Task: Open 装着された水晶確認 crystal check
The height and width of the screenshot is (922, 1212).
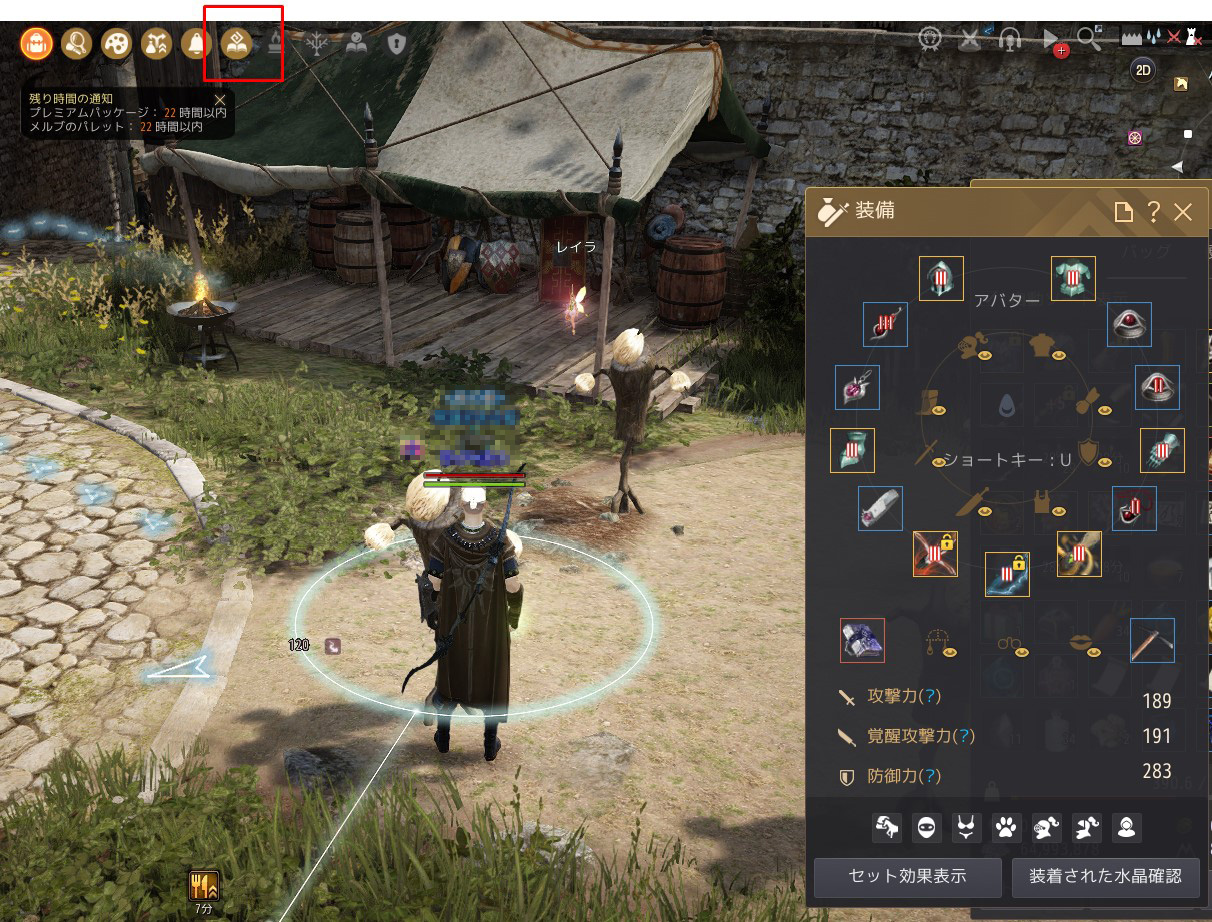Action: point(1105,876)
